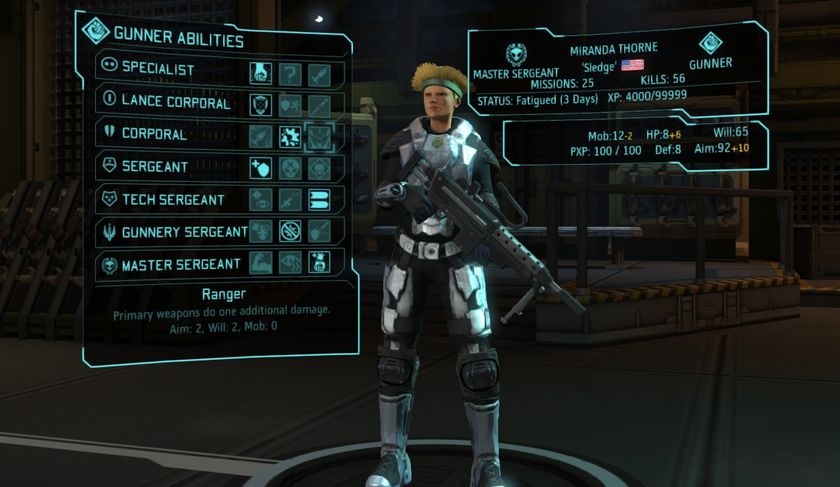The height and width of the screenshot is (487, 840).
Task: Pick the highlighted Ranger perk icon
Action: click(319, 136)
